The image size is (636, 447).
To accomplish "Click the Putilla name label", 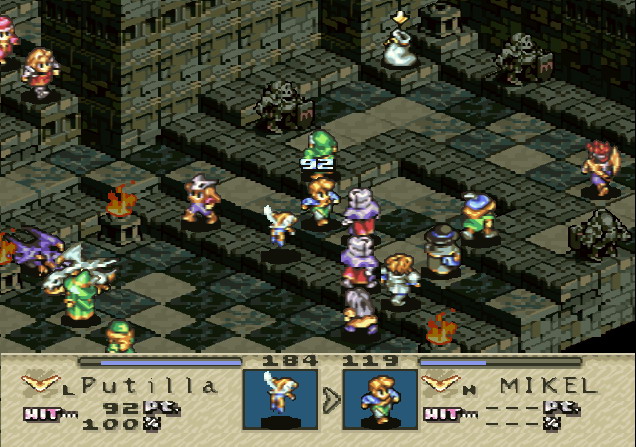I will click(147, 385).
